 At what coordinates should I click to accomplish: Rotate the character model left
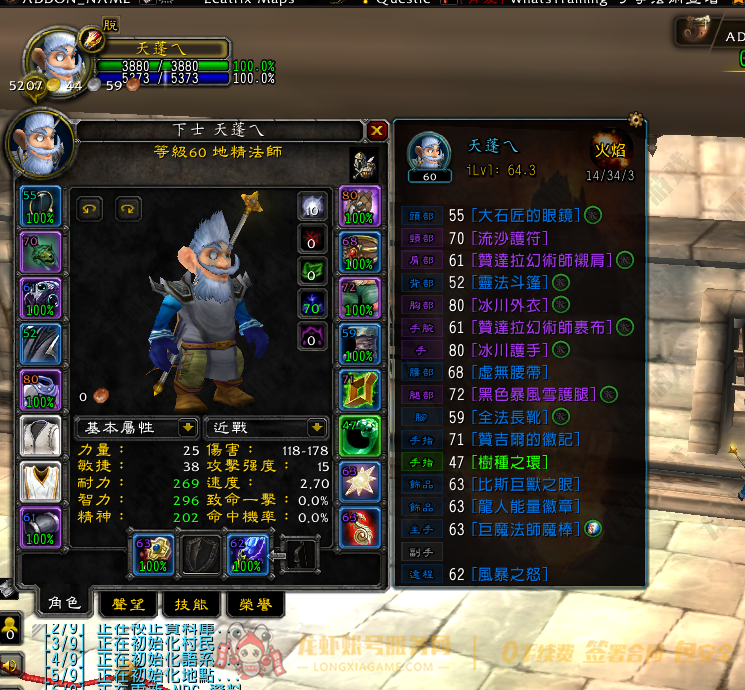(x=91, y=209)
